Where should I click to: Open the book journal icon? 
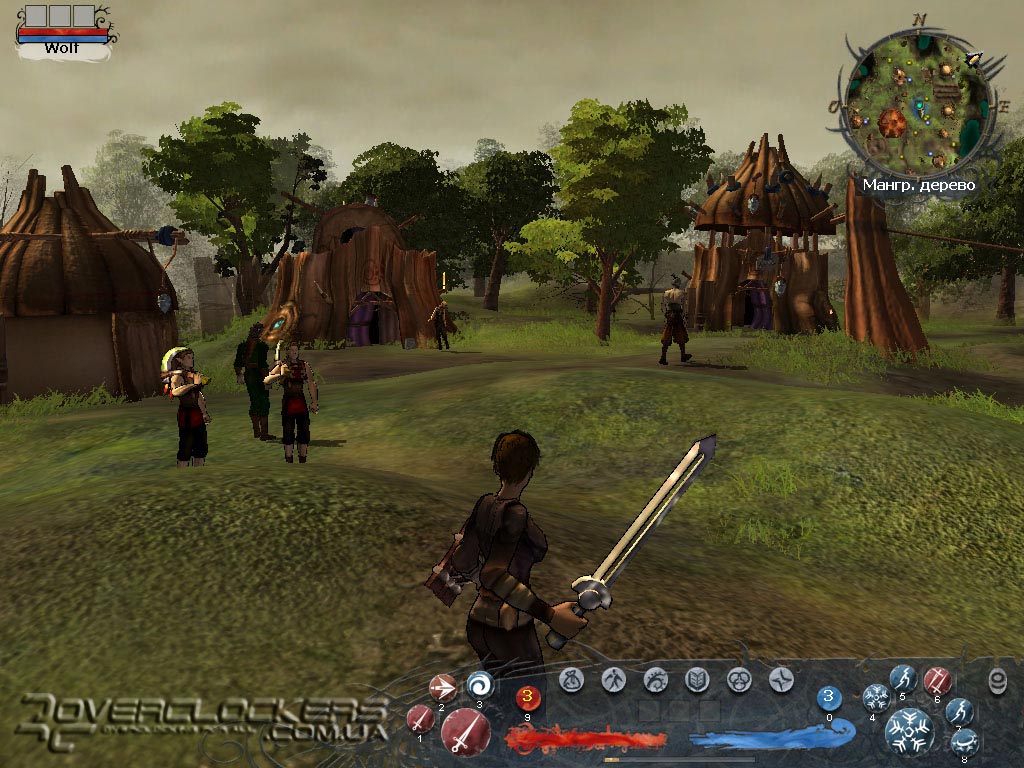[697, 680]
